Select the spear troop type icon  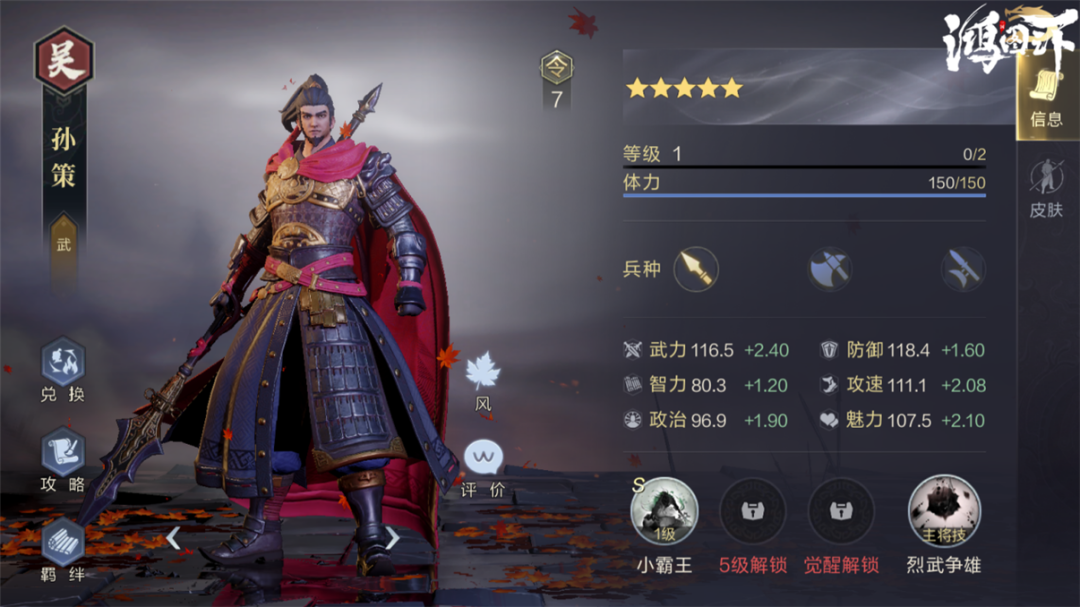click(696, 269)
